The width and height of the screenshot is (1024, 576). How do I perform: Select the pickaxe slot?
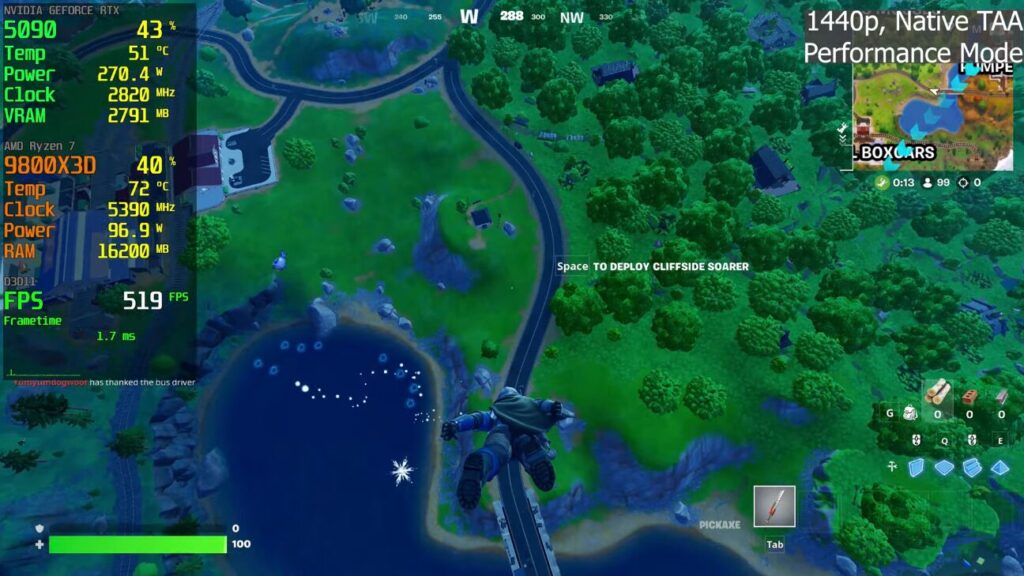point(774,507)
